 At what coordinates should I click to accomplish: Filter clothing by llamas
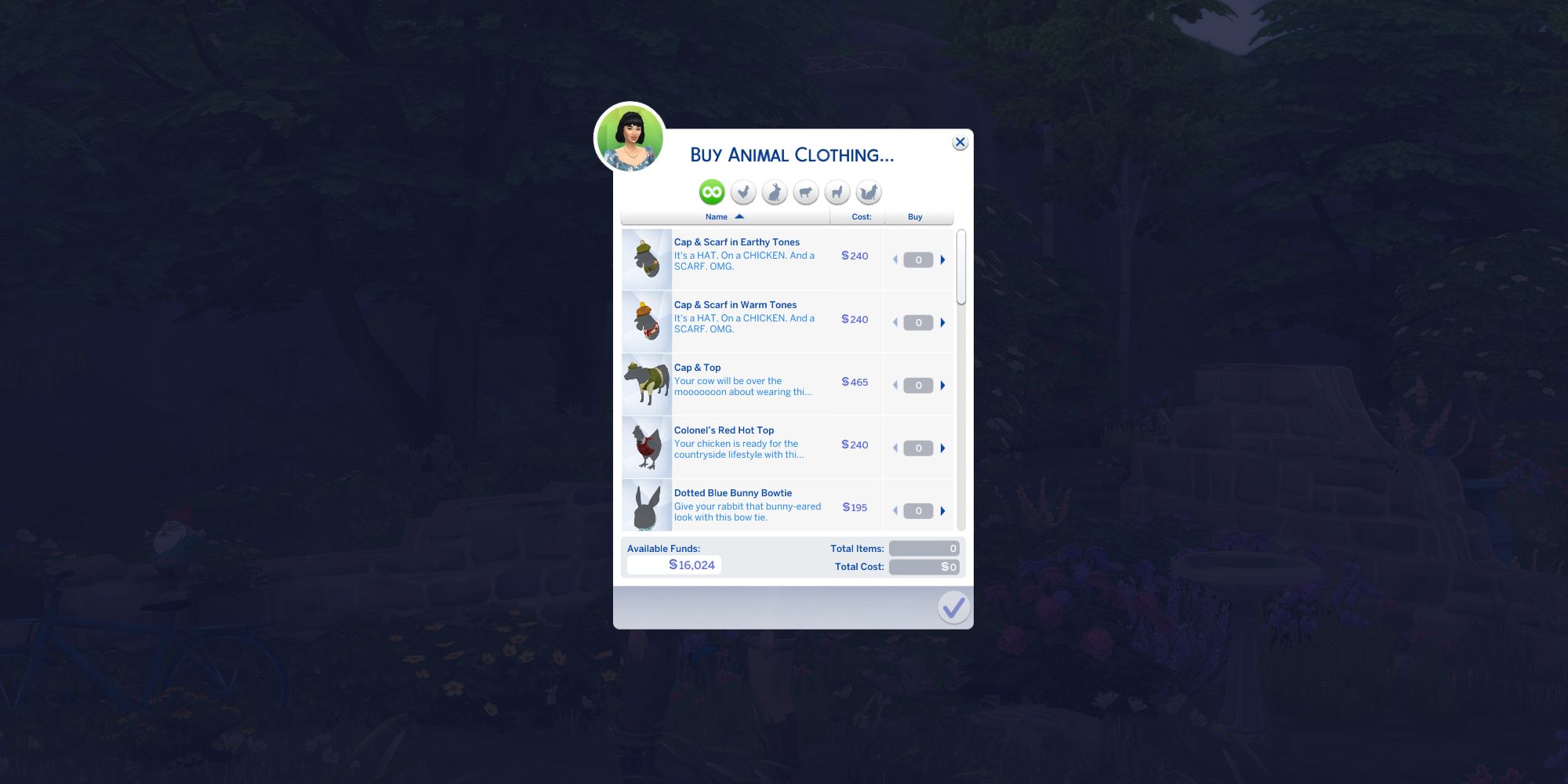tap(839, 192)
